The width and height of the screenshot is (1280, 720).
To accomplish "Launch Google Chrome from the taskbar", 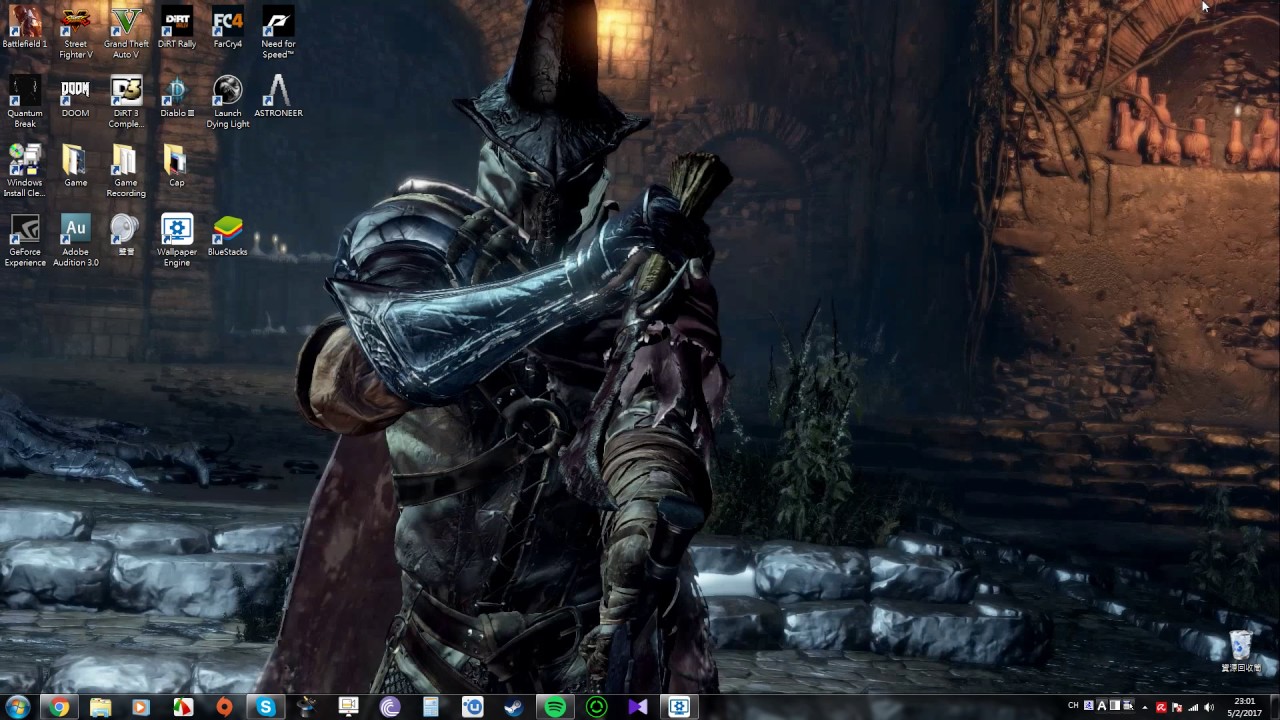I will (x=59, y=707).
